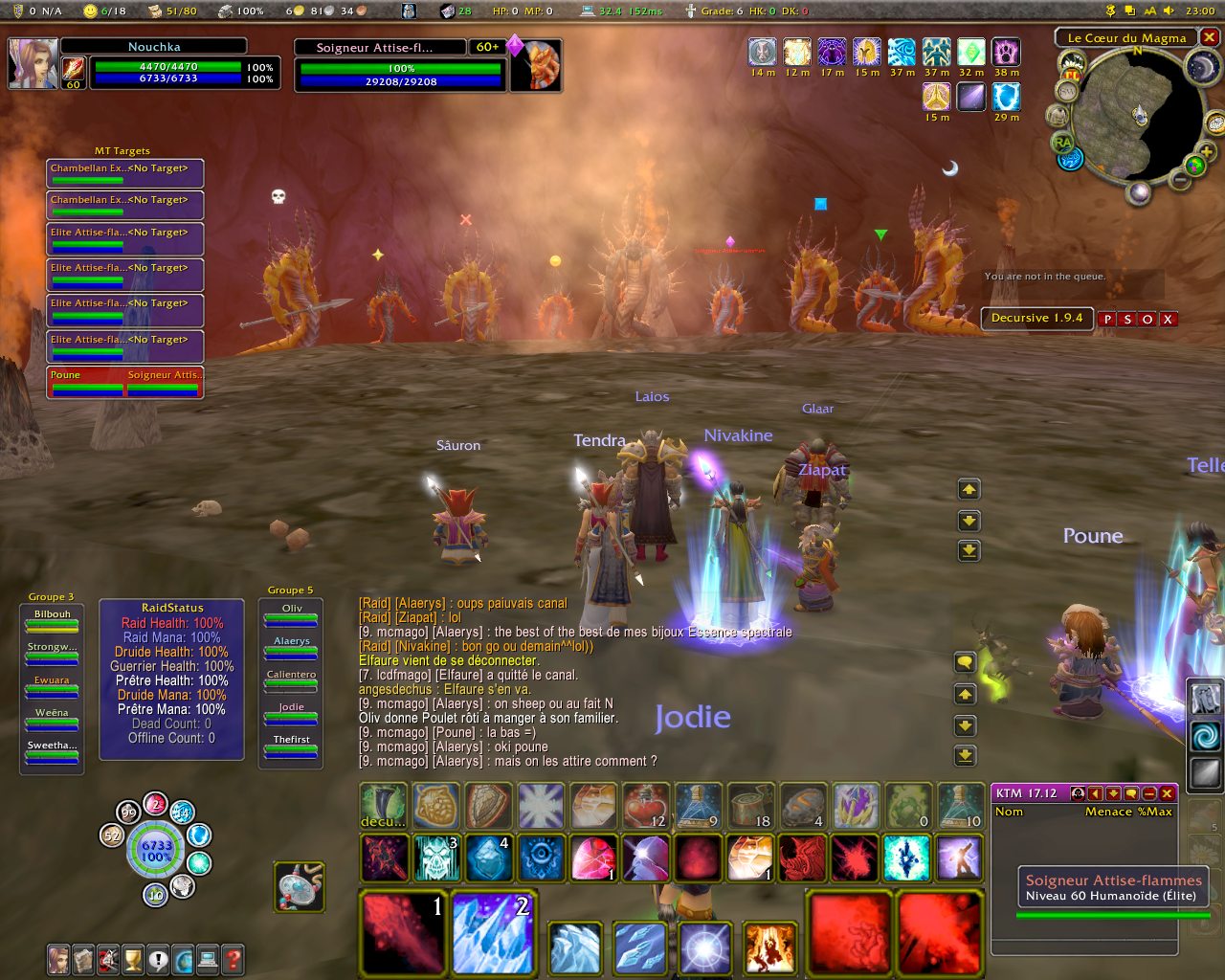Cast the large ice shards spell in slot 2

tap(494, 932)
